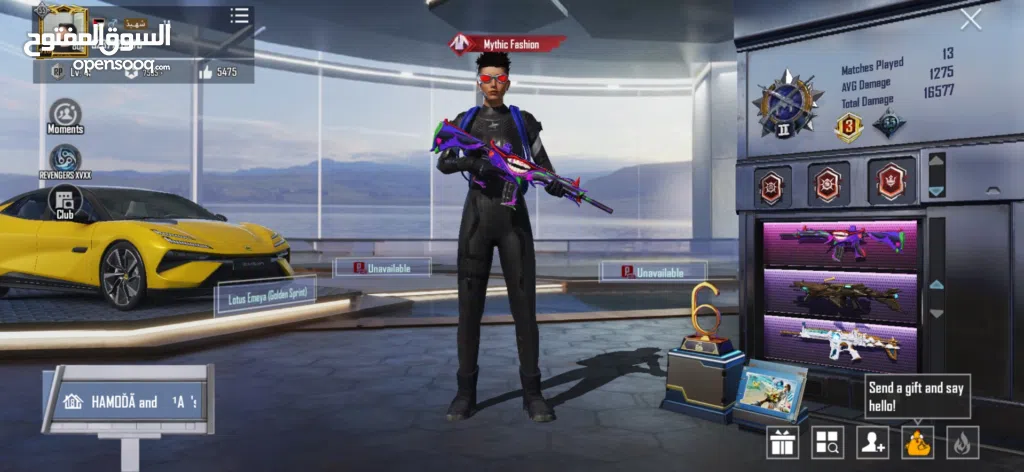Image resolution: width=1024 pixels, height=472 pixels.
Task: Open the Moments feed
Action: 65,115
